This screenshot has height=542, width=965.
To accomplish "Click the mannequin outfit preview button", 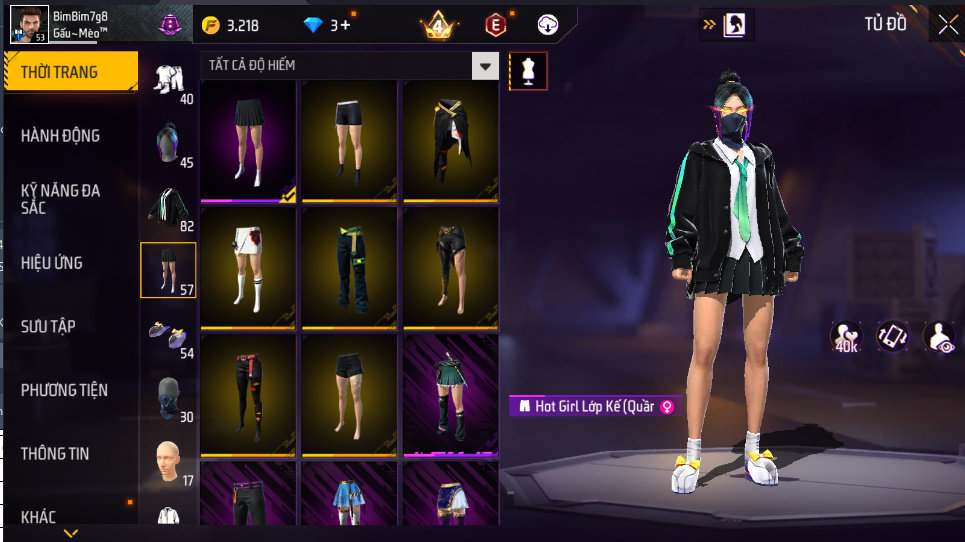I will pyautogui.click(x=528, y=71).
